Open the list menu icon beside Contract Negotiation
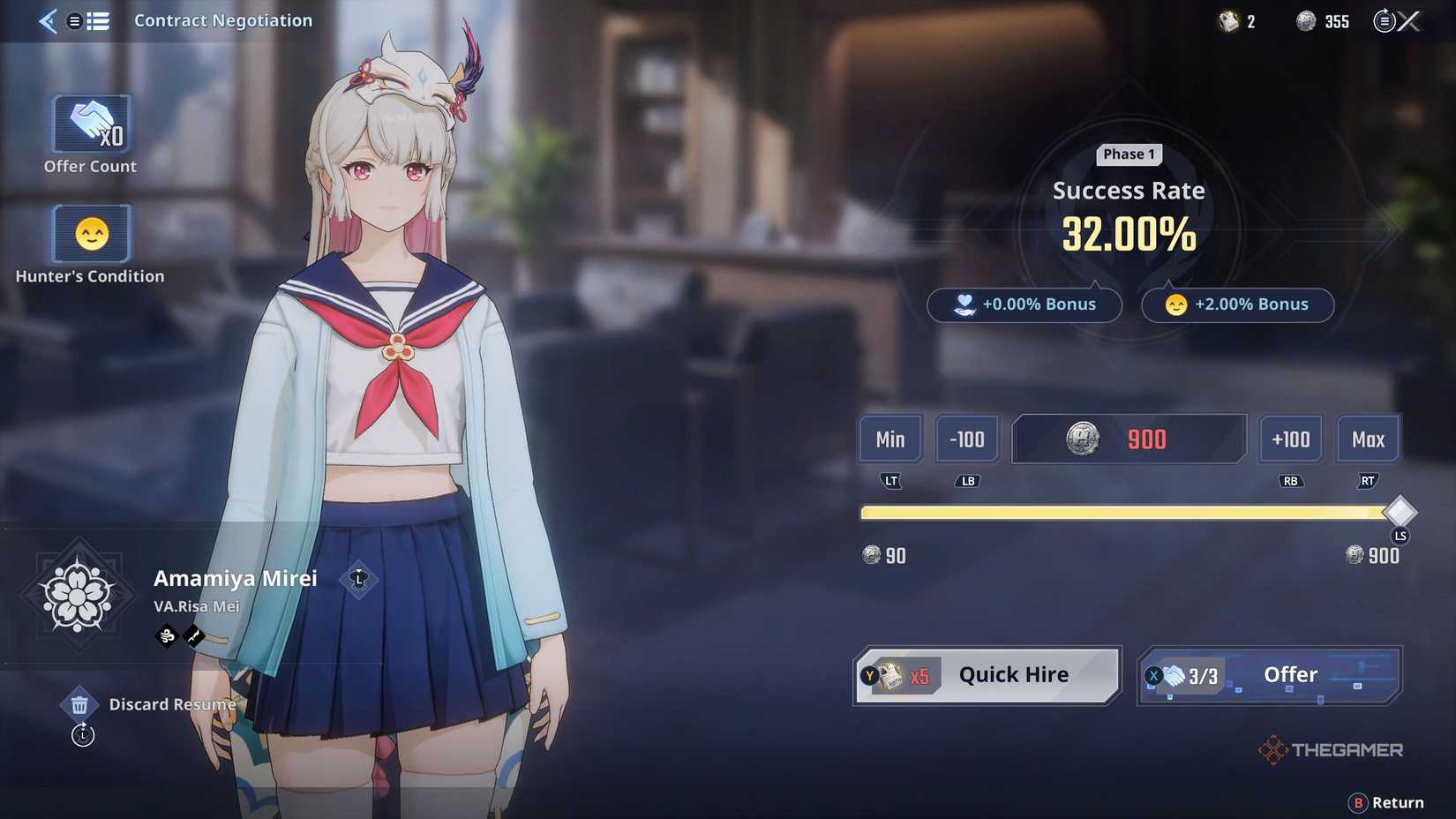 [99, 20]
